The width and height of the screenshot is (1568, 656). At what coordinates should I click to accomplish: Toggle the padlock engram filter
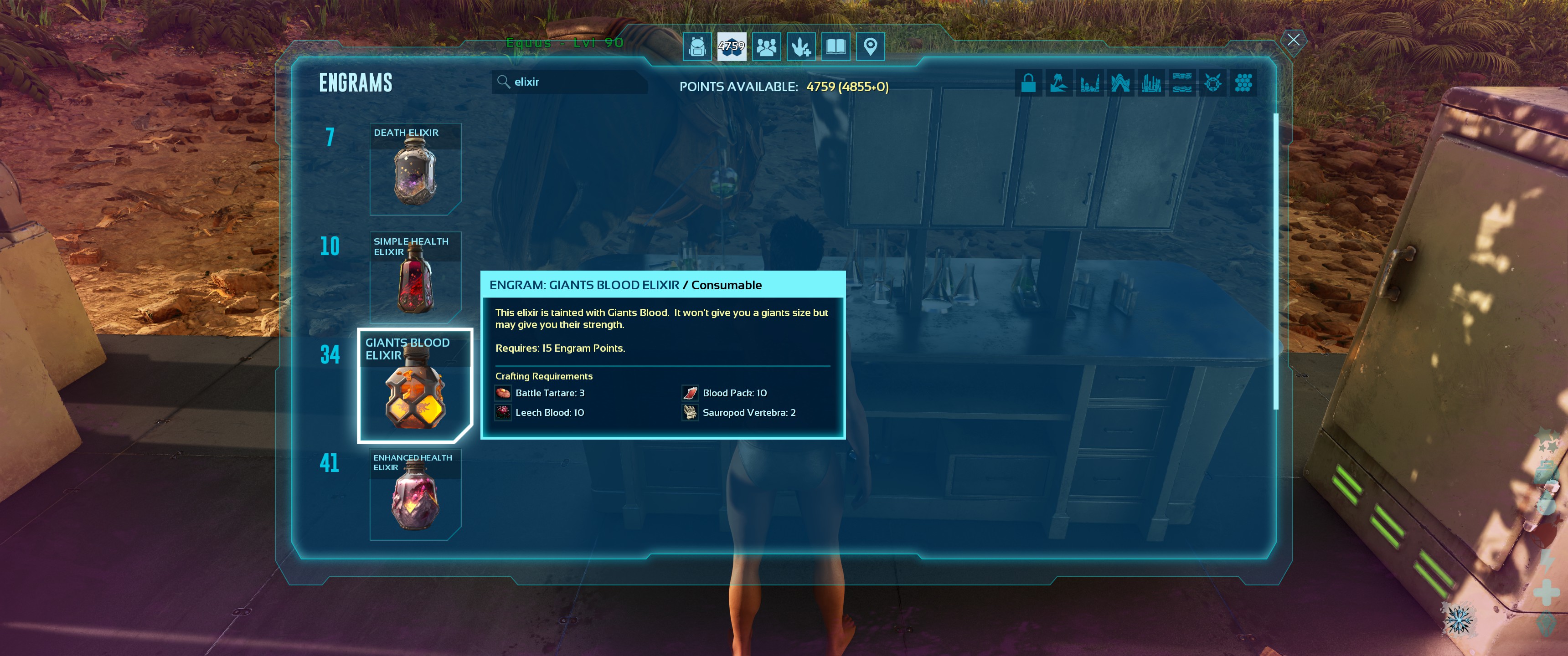[1028, 83]
